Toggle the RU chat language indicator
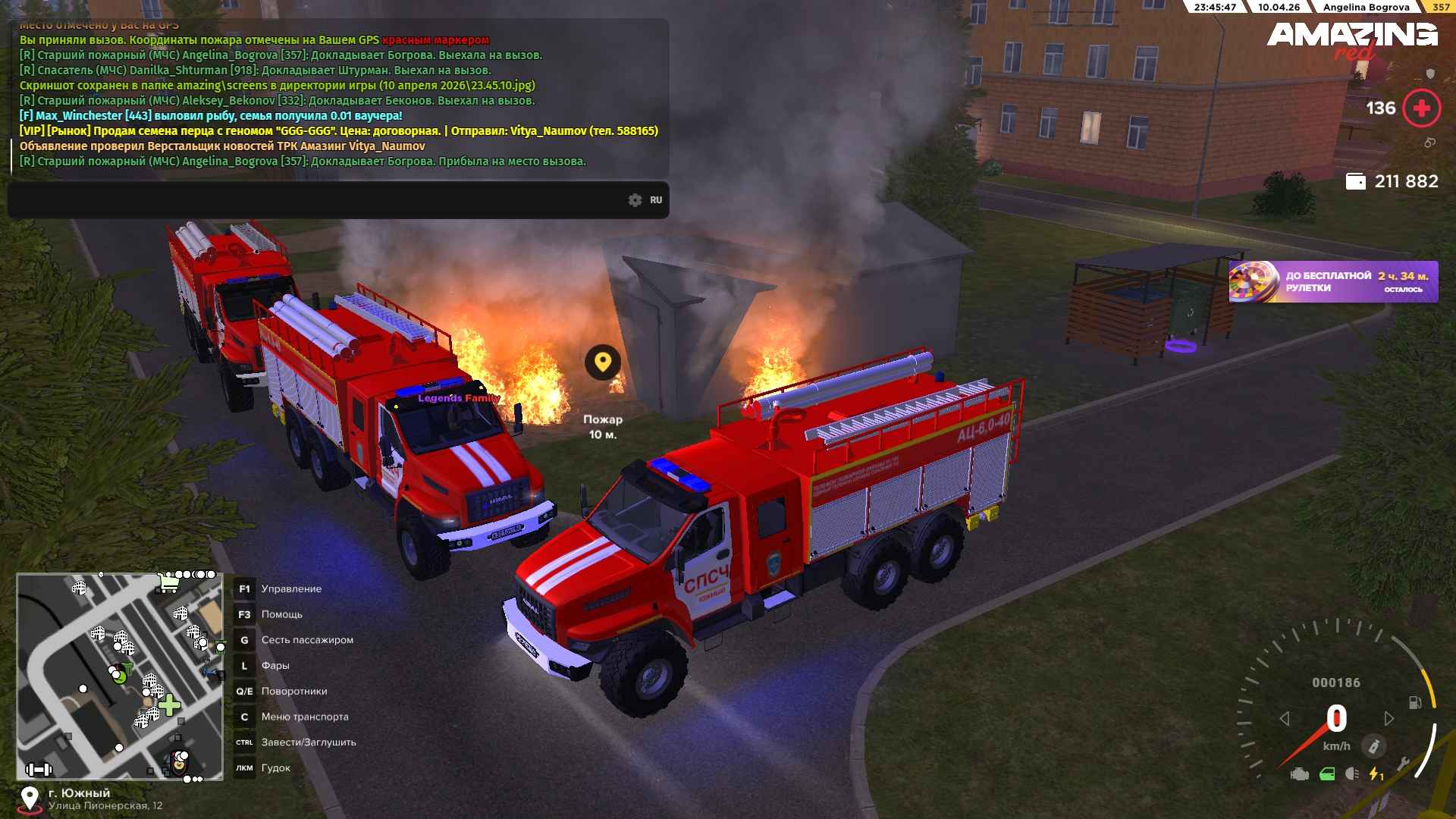Viewport: 1456px width, 819px height. click(656, 200)
